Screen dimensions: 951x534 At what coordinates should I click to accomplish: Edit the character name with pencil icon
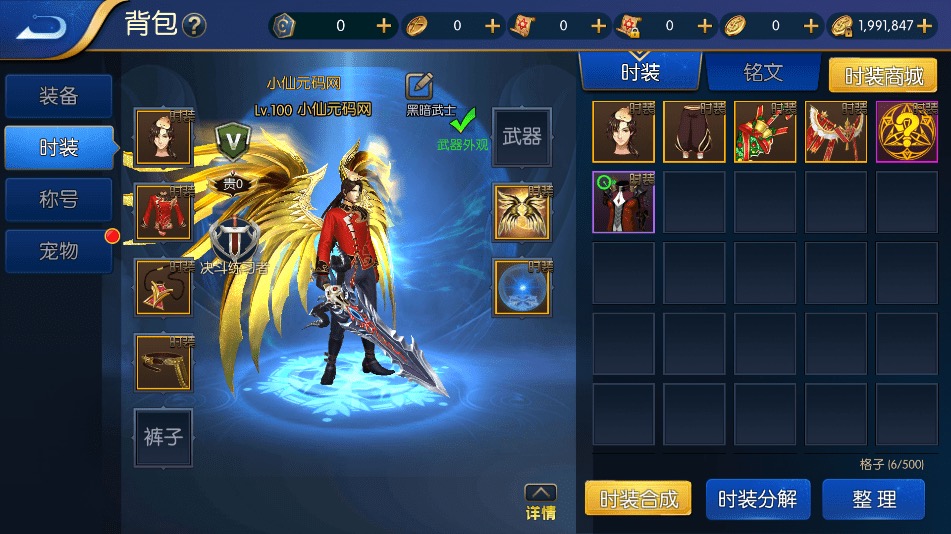[x=420, y=86]
